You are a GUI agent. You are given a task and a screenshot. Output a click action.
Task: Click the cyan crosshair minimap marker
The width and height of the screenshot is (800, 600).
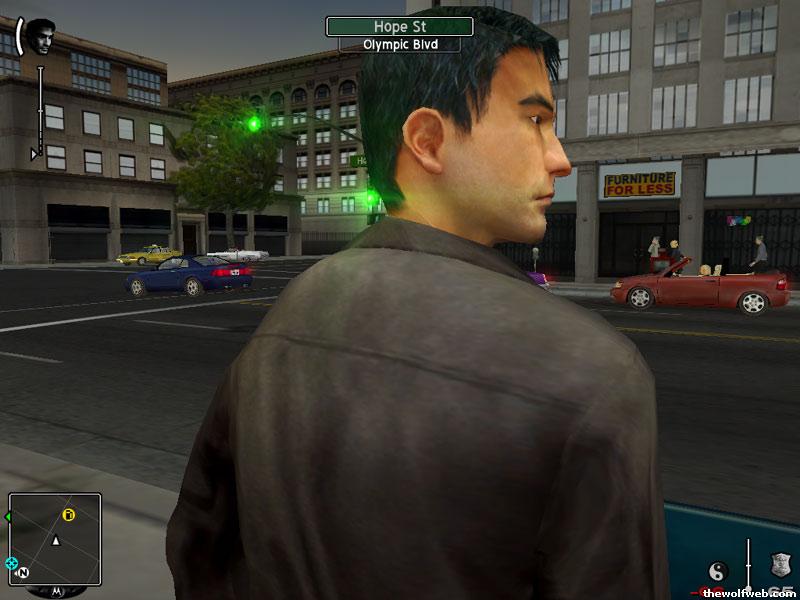(x=11, y=563)
